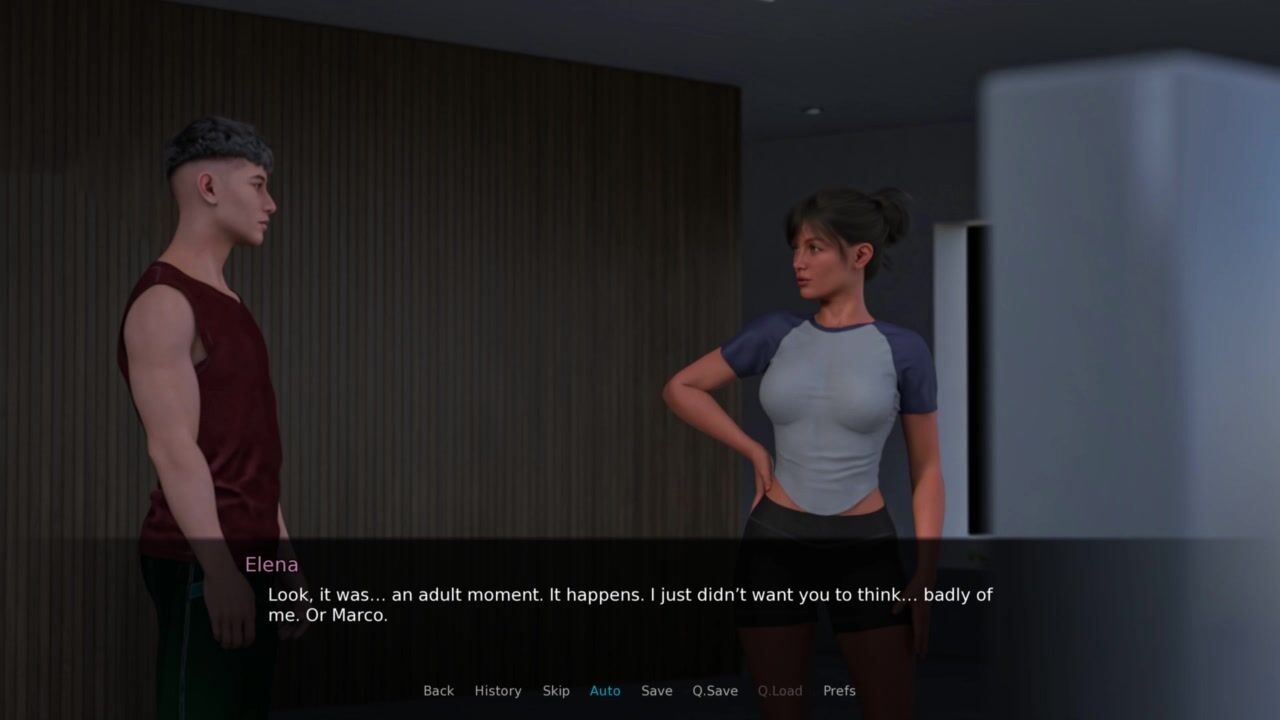Screen dimensions: 1280x720
Task: Click the Q.Load quick load button
Action: coord(780,691)
